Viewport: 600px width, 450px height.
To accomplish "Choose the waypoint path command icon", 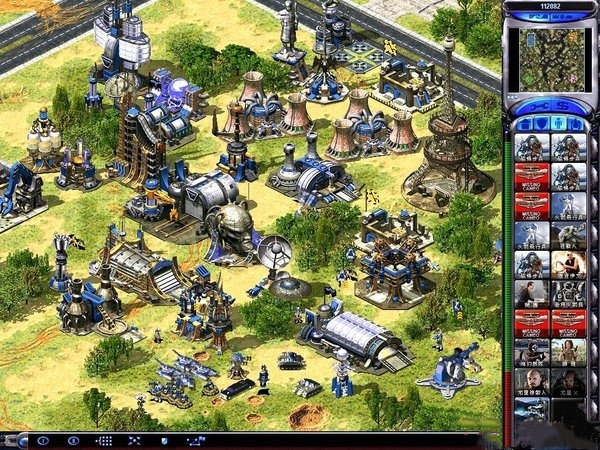I will [x=194, y=440].
